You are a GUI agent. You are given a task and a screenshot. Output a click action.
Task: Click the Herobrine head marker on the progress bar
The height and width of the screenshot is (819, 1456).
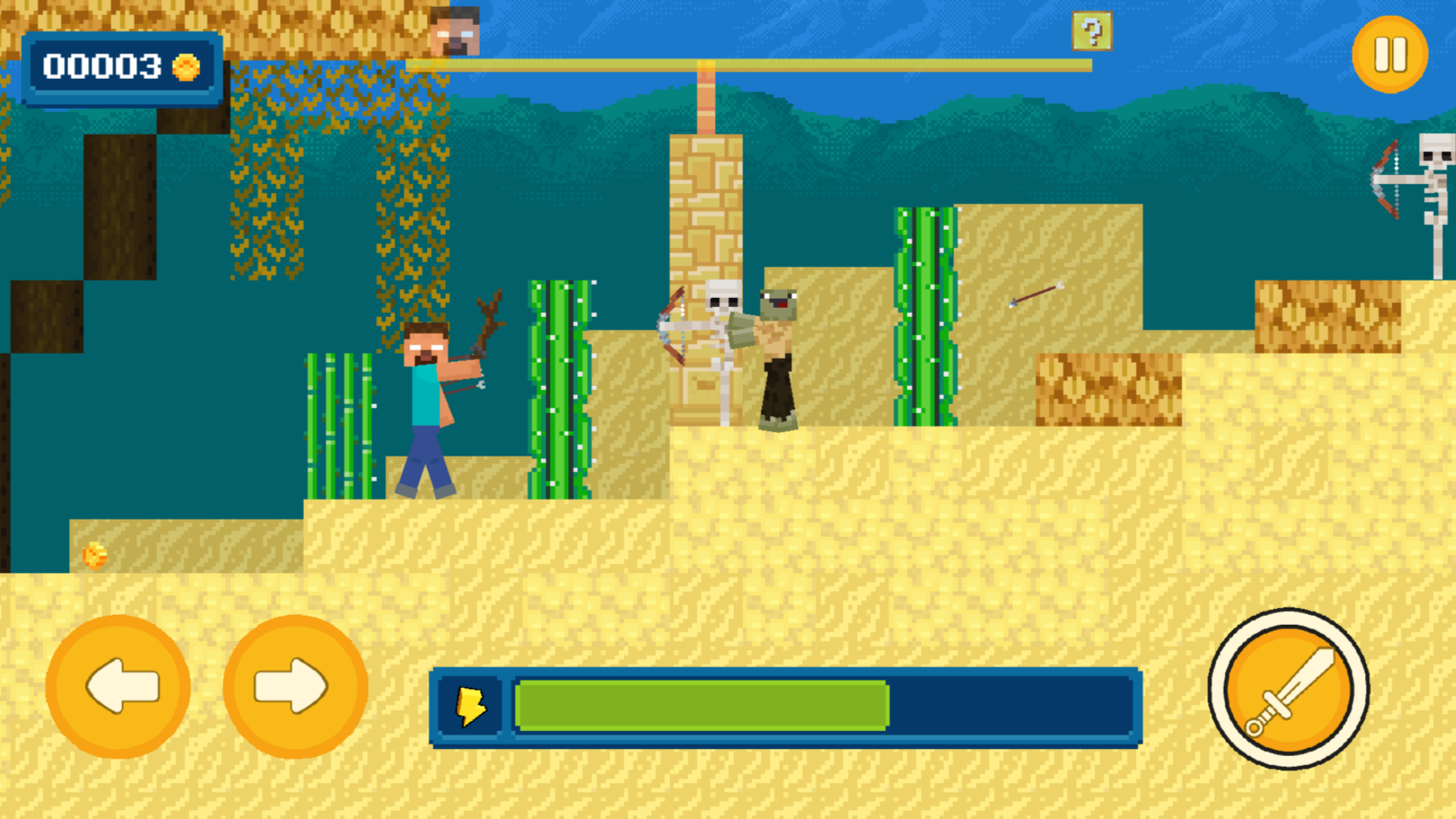[455, 30]
